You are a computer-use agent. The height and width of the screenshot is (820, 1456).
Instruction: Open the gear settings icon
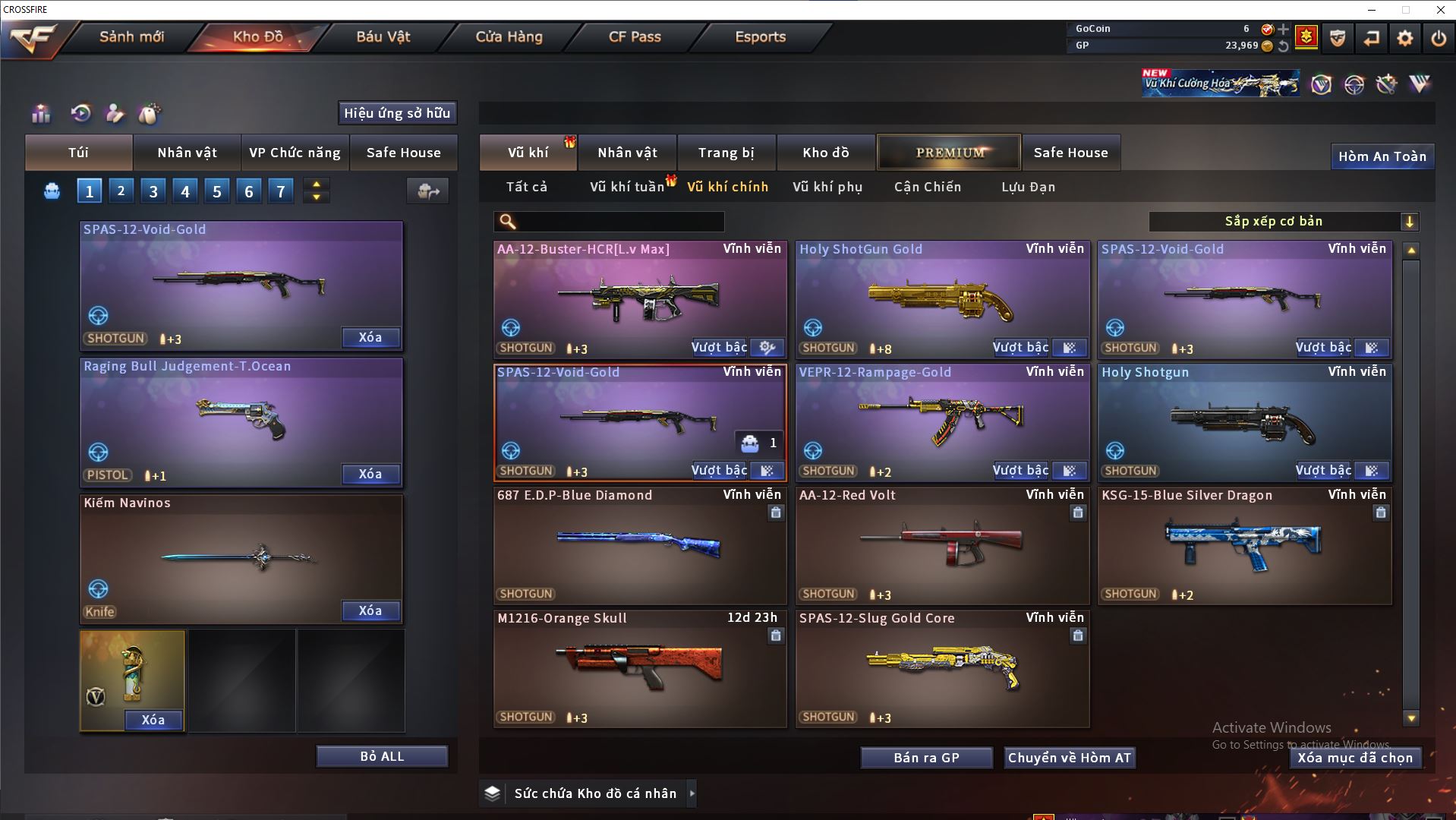[x=1404, y=38]
